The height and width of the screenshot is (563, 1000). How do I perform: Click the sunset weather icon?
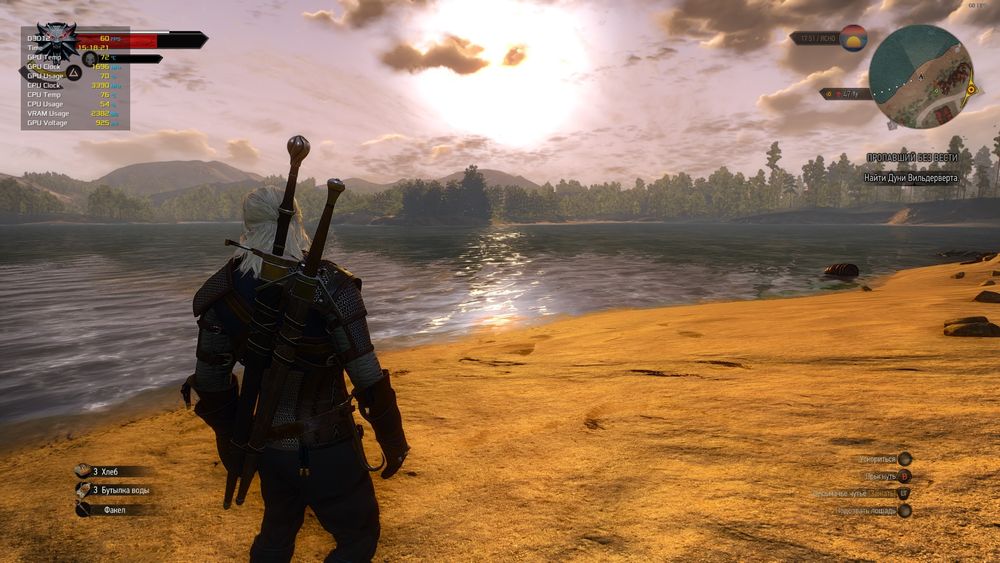(852, 38)
